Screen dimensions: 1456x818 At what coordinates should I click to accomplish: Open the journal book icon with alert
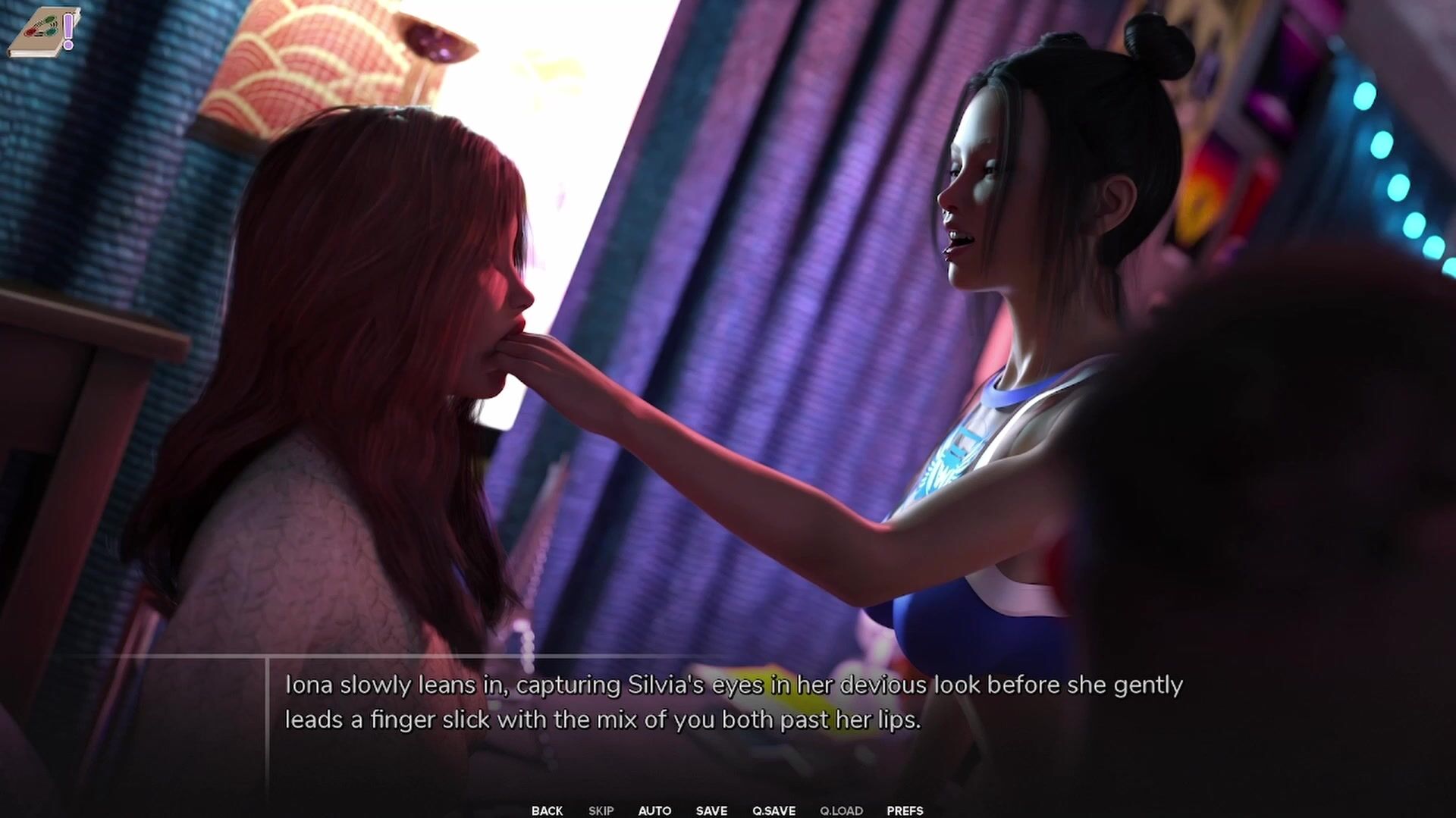click(x=44, y=32)
